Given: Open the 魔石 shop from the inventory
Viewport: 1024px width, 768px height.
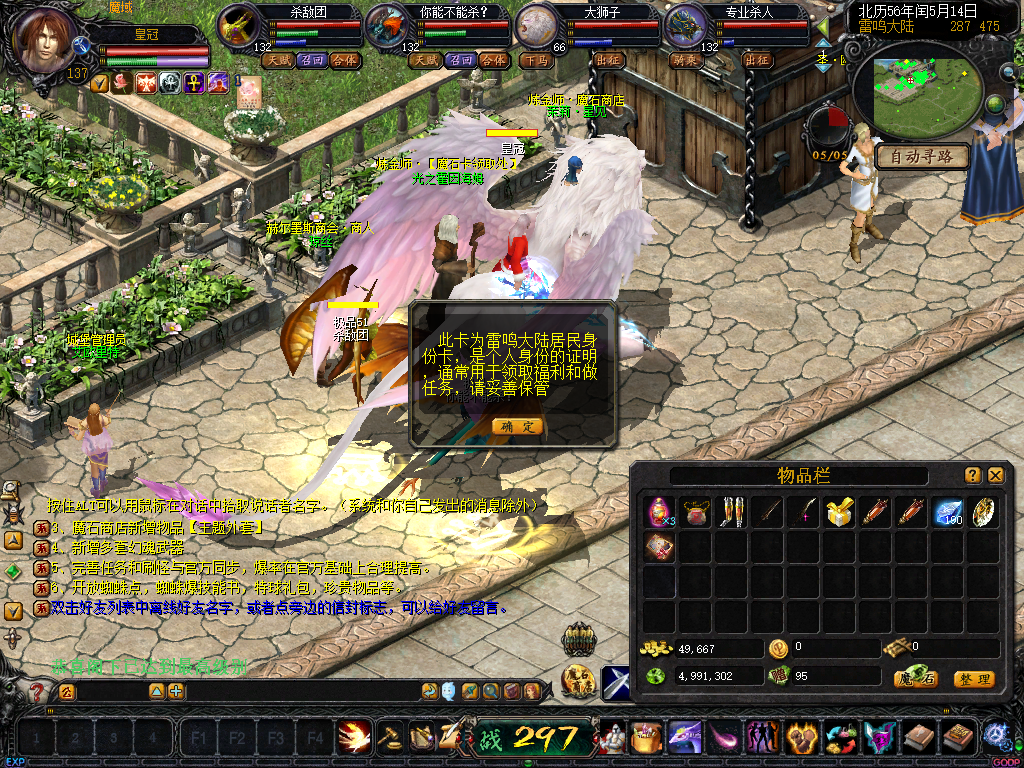Looking at the screenshot, I should click(914, 679).
